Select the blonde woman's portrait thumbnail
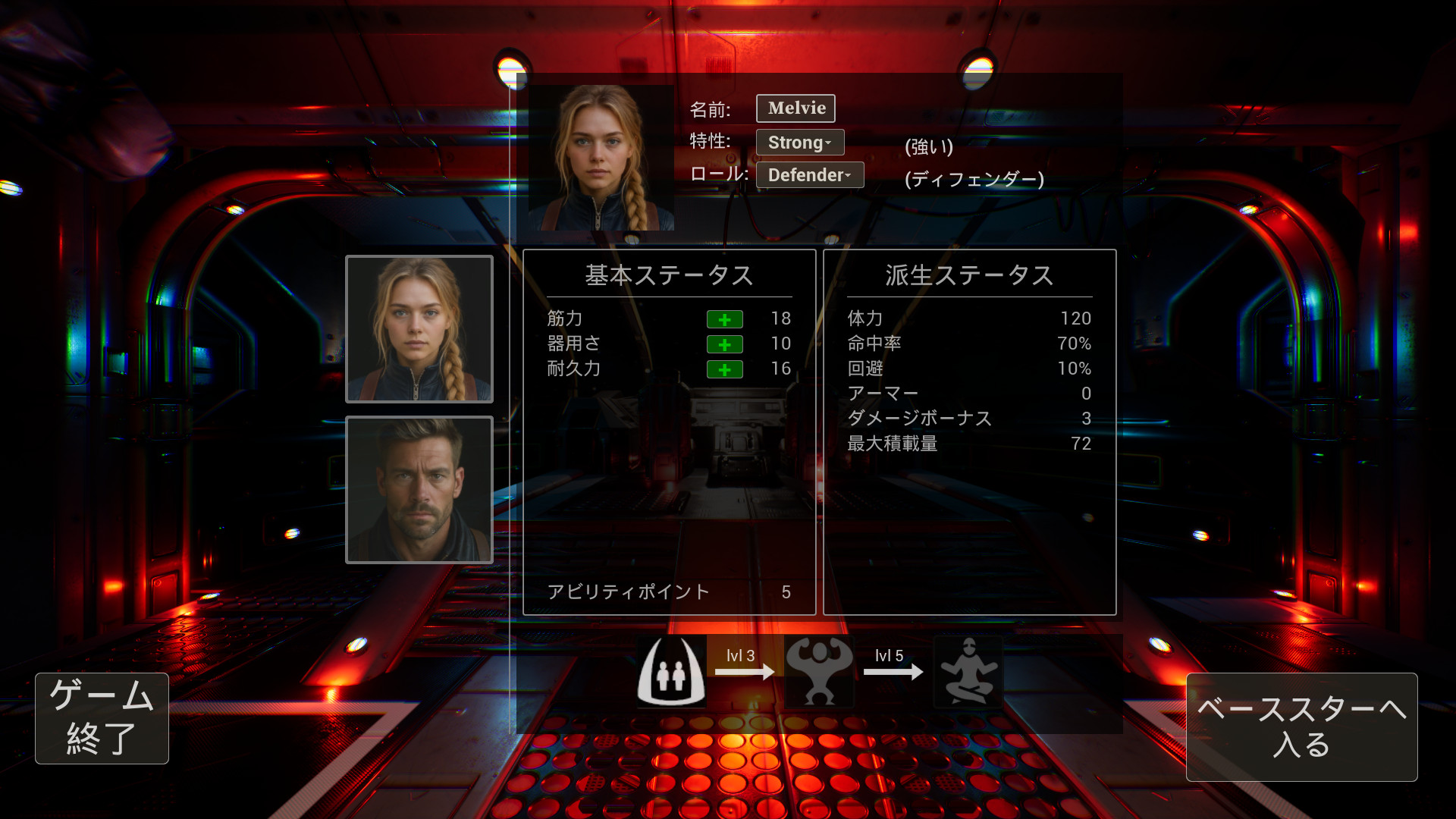 click(x=419, y=329)
